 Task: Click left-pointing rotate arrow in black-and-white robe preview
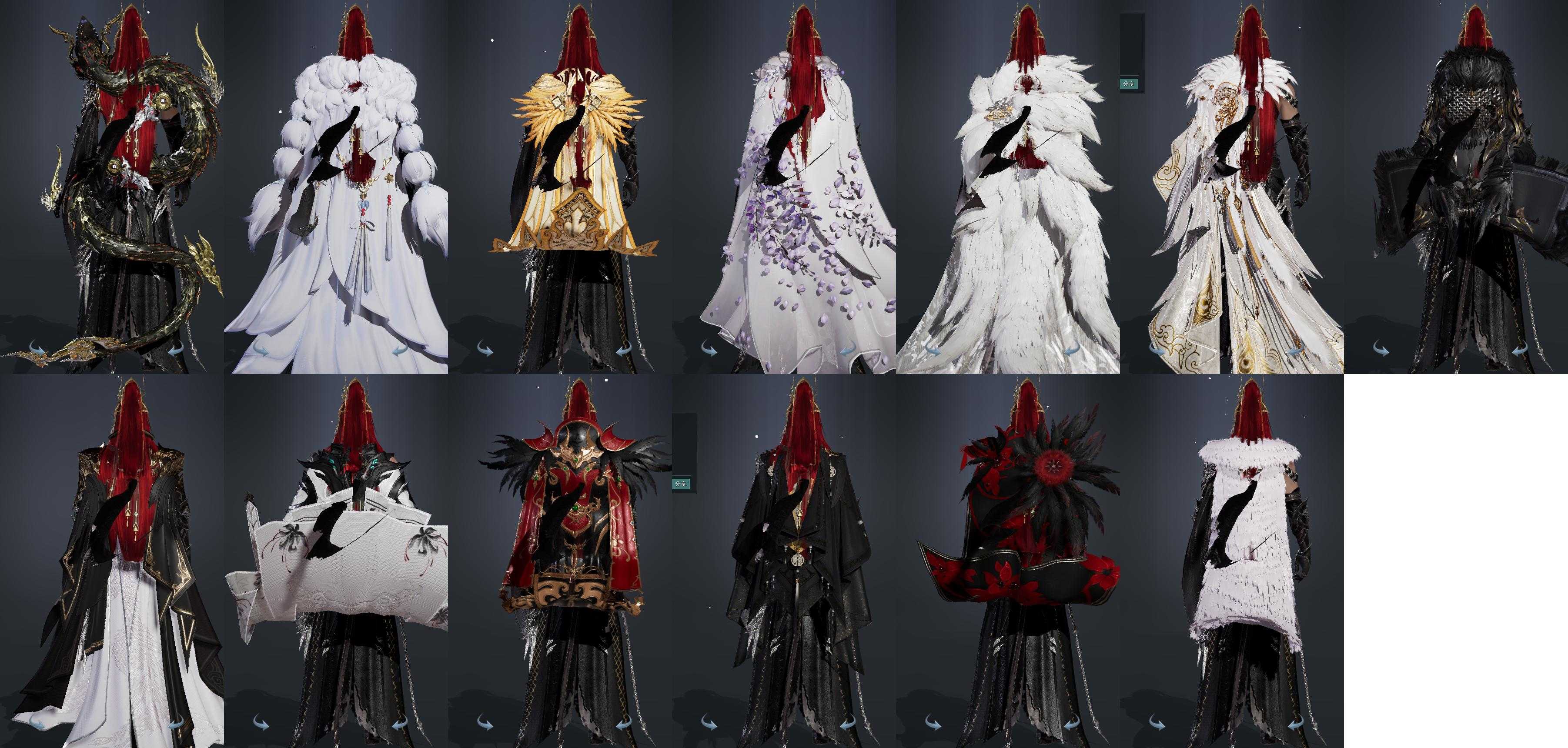[177, 724]
